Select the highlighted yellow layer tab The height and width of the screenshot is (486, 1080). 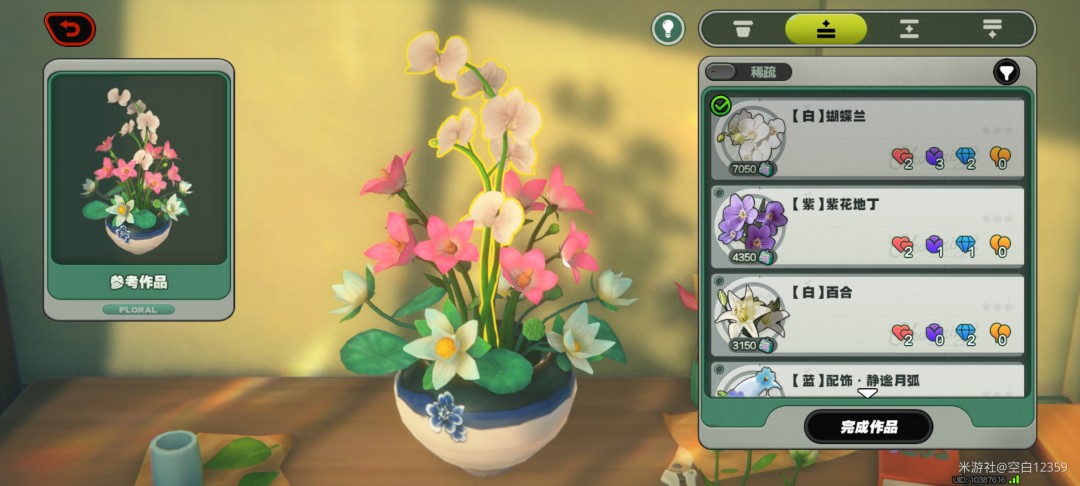pyautogui.click(x=825, y=28)
